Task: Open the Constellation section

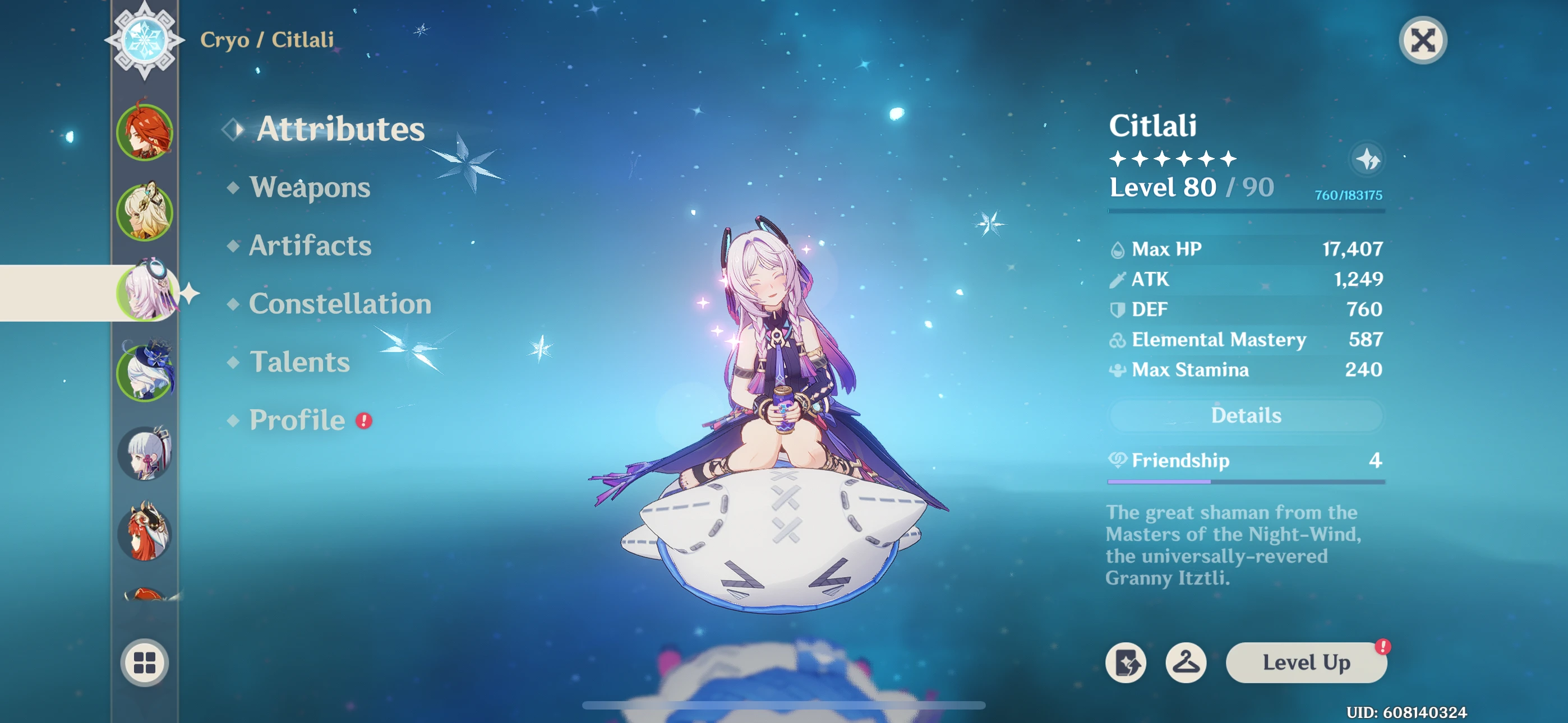Action: pos(341,304)
